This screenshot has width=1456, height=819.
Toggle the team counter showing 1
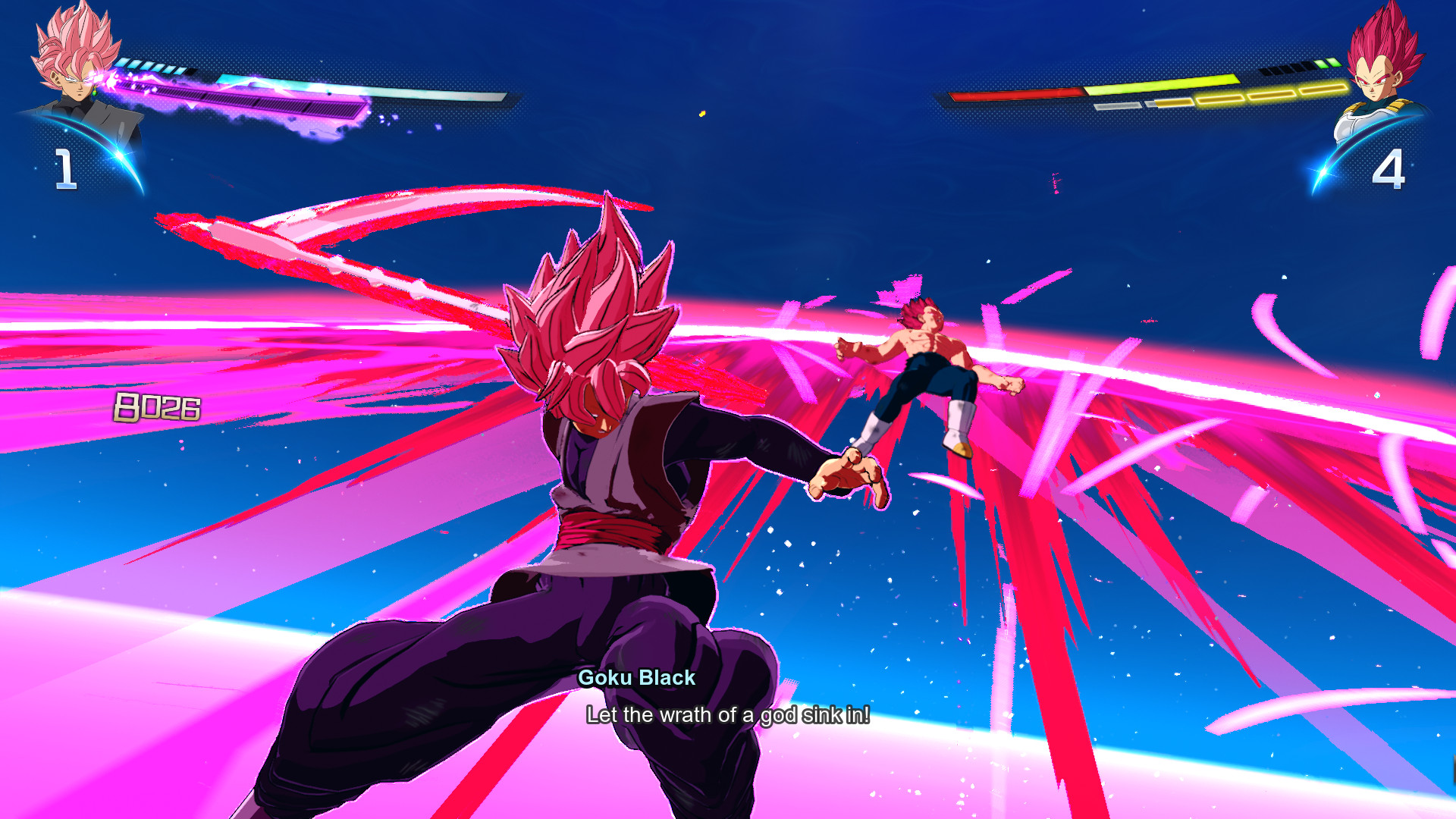66,168
